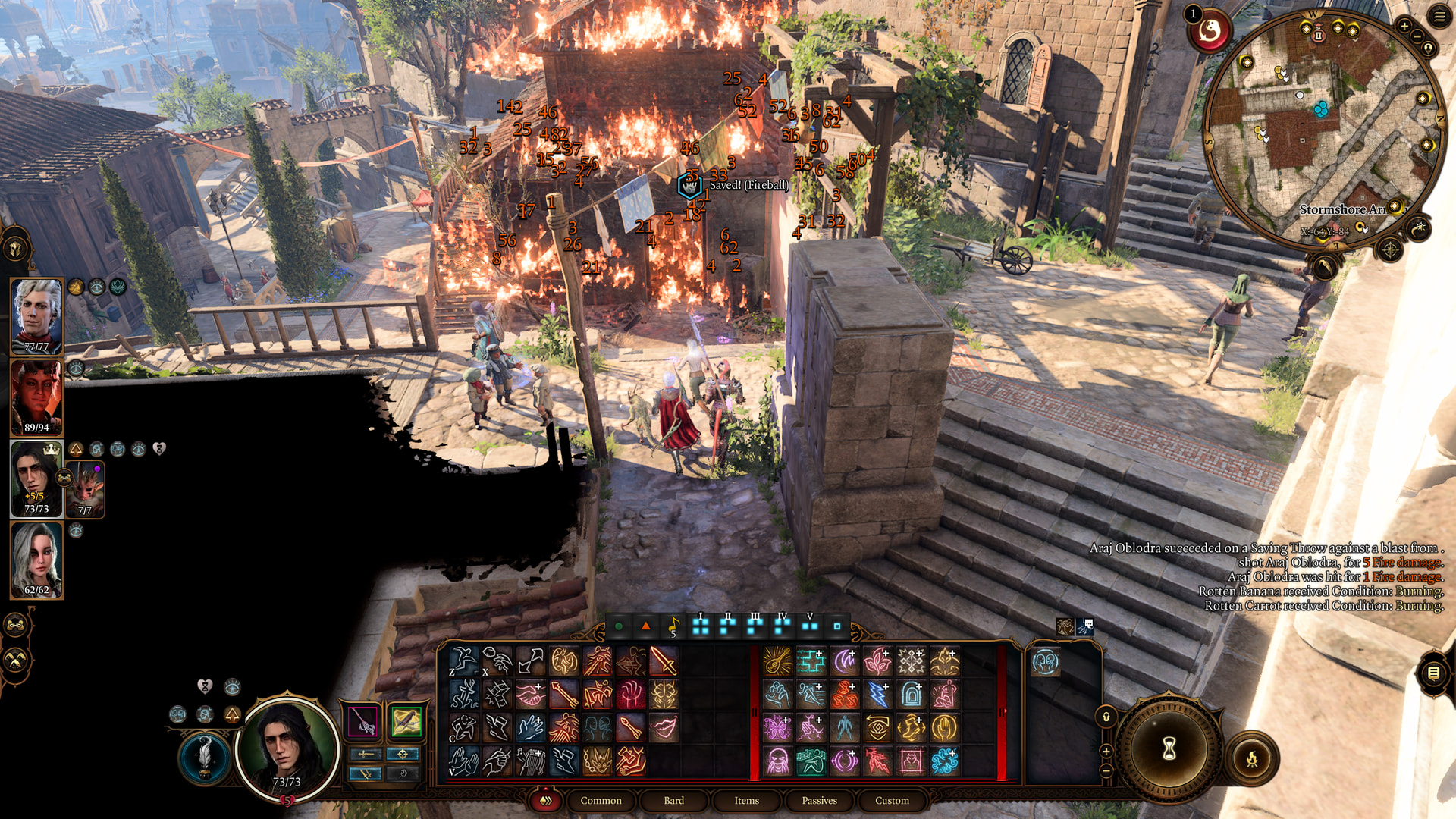Zoom out on the minimap
Image resolution: width=1456 pixels, height=819 pixels.
pos(1417,36)
